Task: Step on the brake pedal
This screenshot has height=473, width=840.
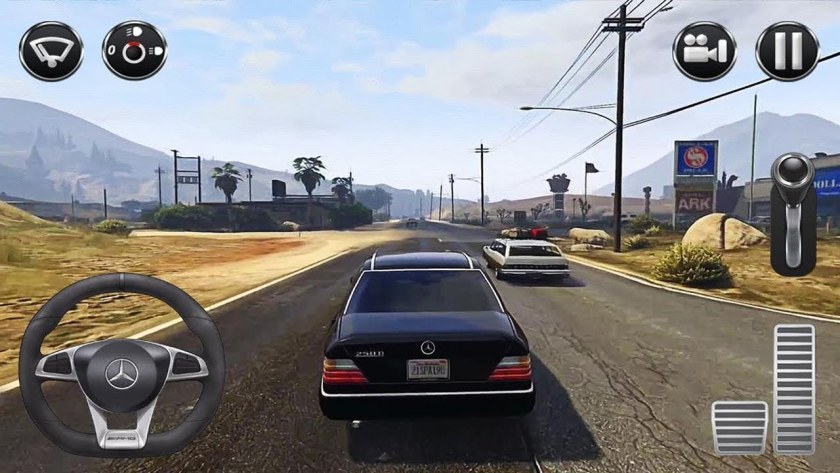Action: pyautogui.click(x=740, y=427)
